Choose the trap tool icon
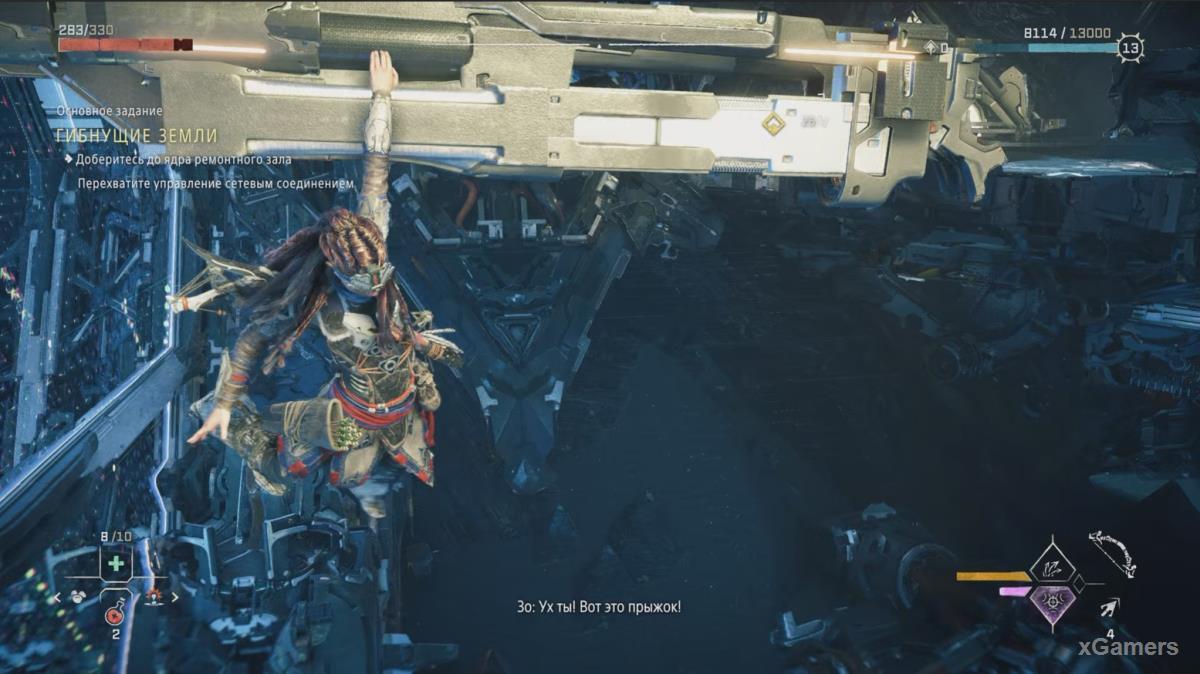Screen dimensions: 1200x674 point(153,598)
